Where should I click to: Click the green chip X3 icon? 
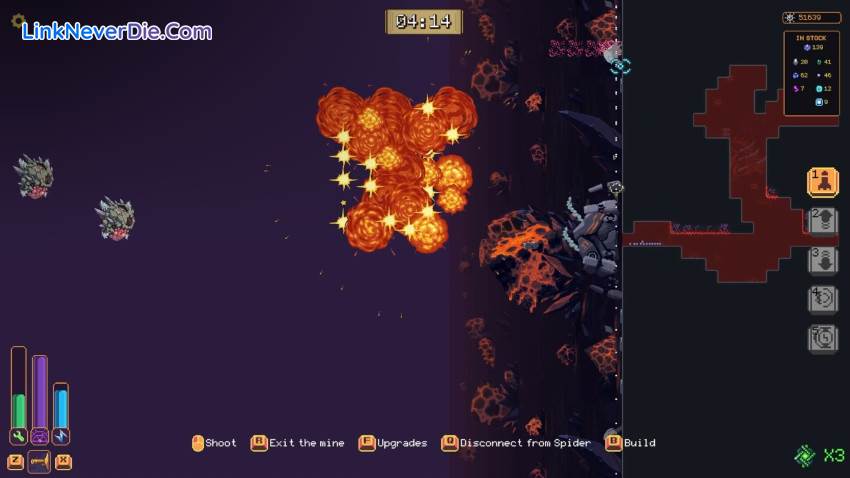(x=806, y=455)
